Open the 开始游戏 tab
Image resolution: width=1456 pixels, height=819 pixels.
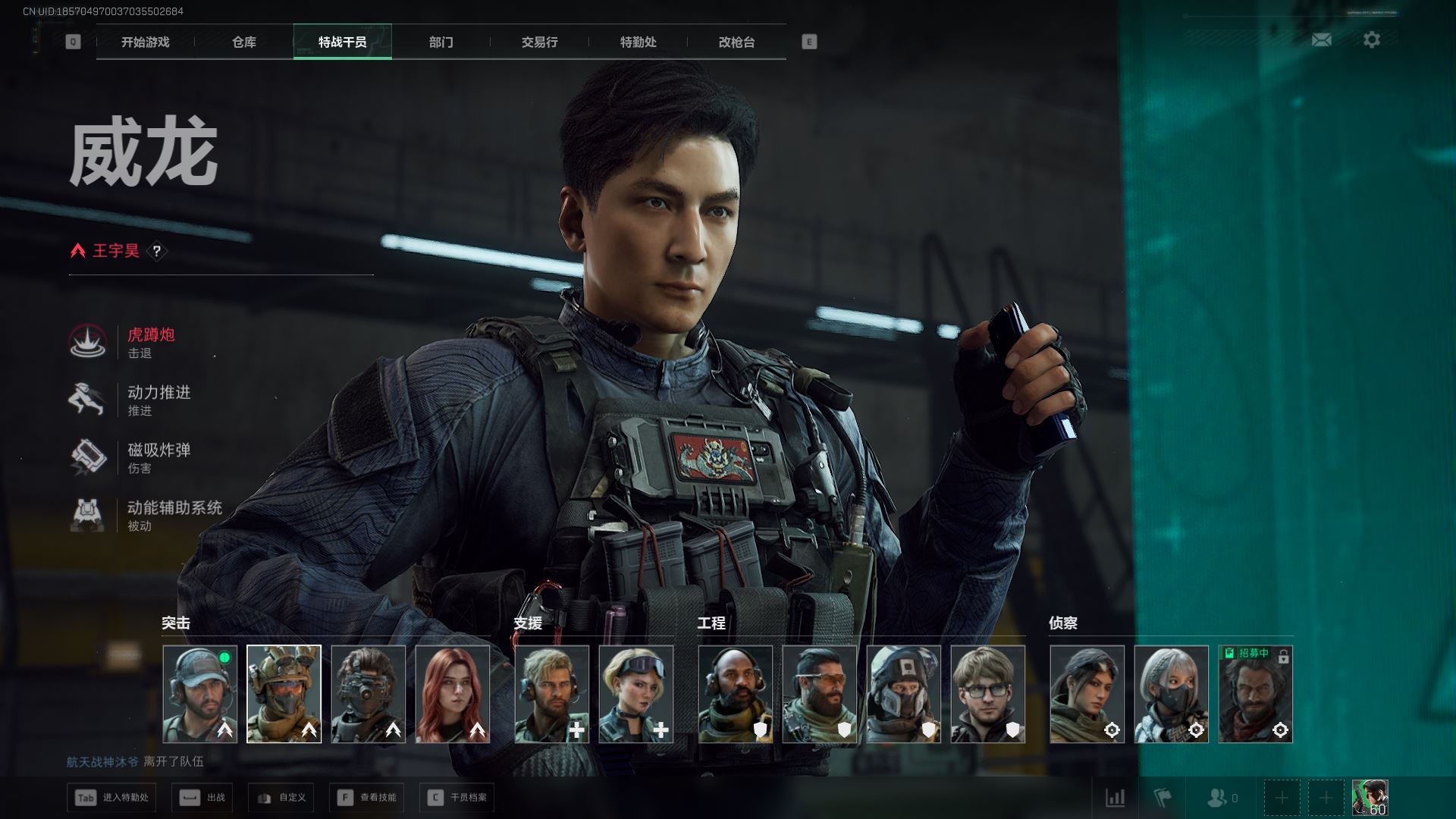[x=145, y=42]
